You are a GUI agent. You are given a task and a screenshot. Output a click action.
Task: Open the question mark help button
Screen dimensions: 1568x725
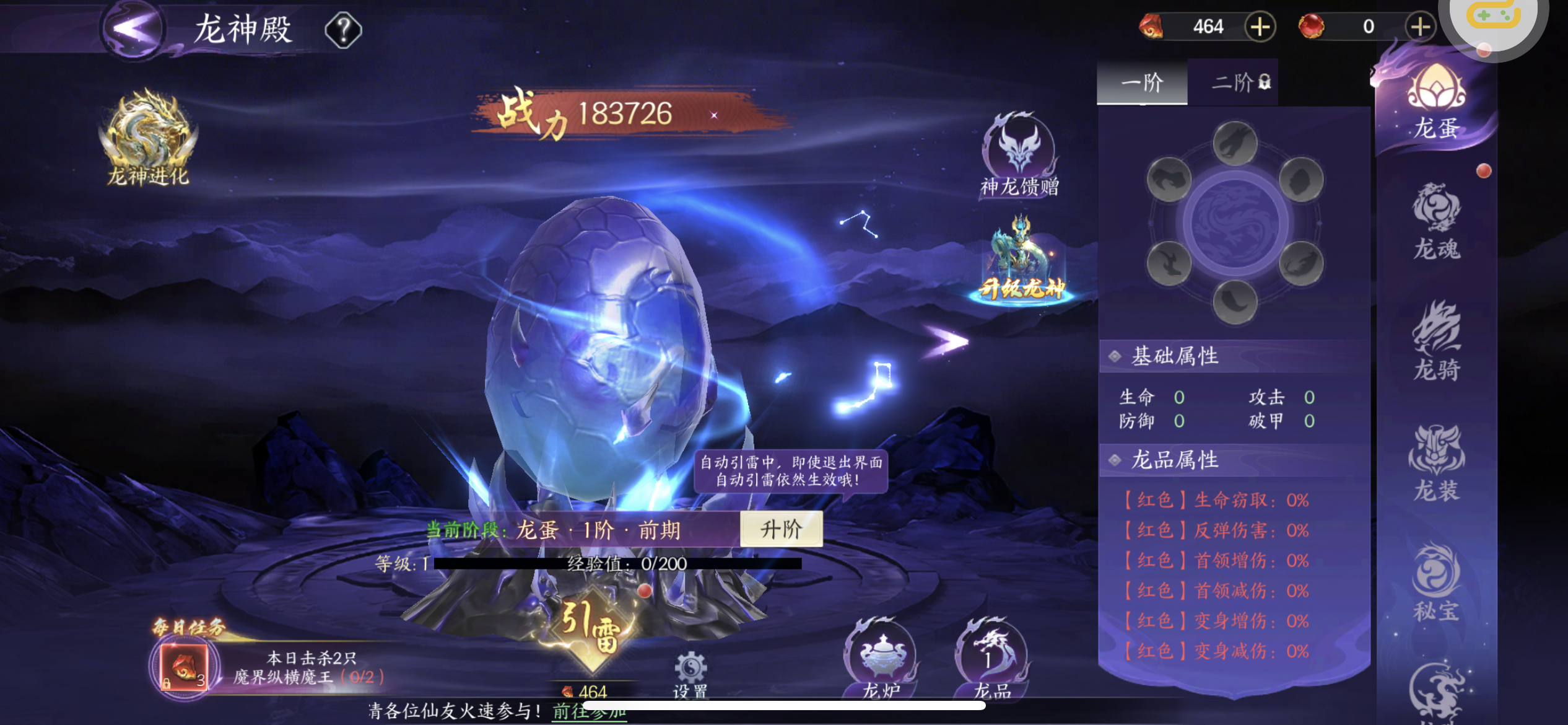(x=343, y=29)
